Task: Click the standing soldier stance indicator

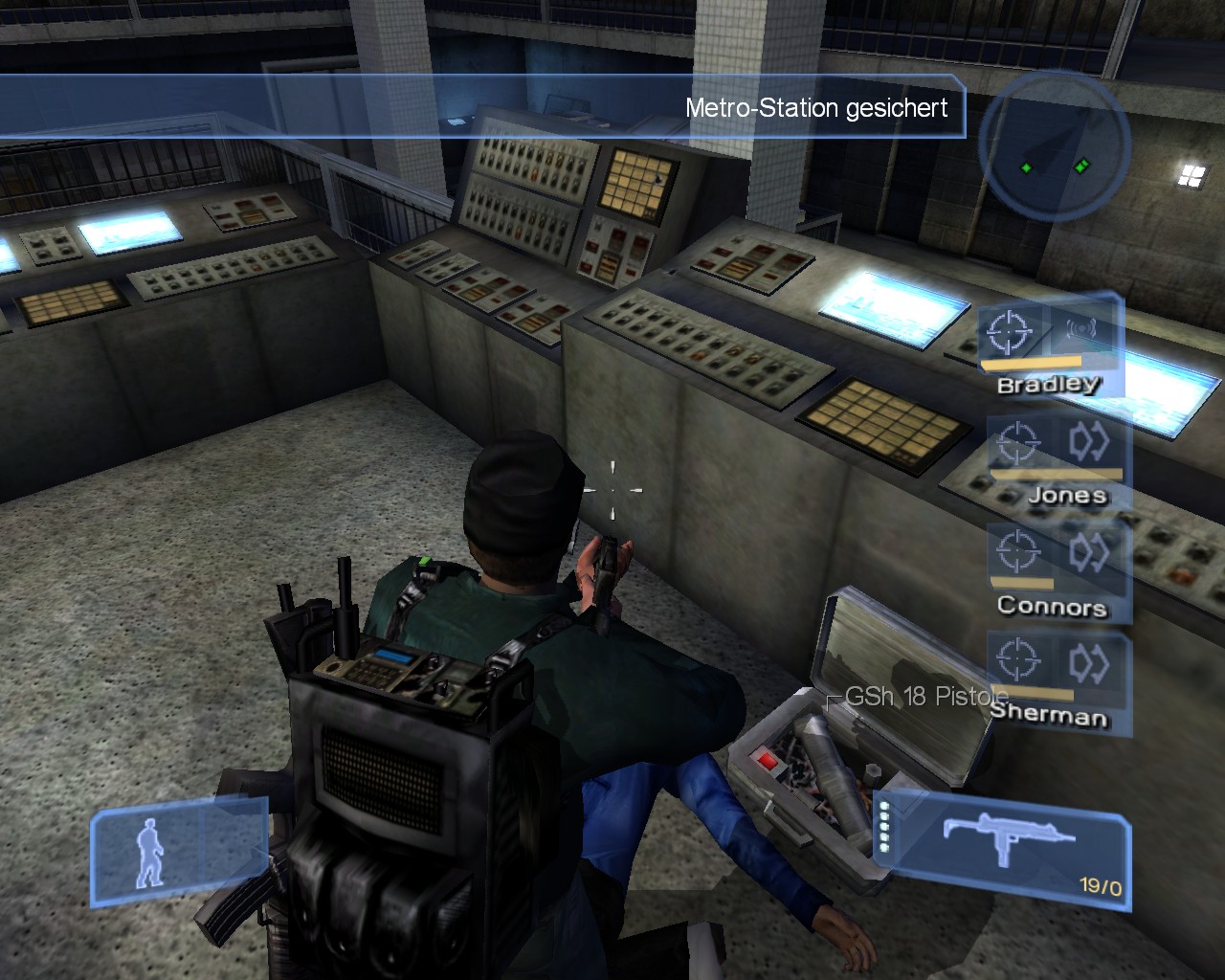Action: point(151,852)
